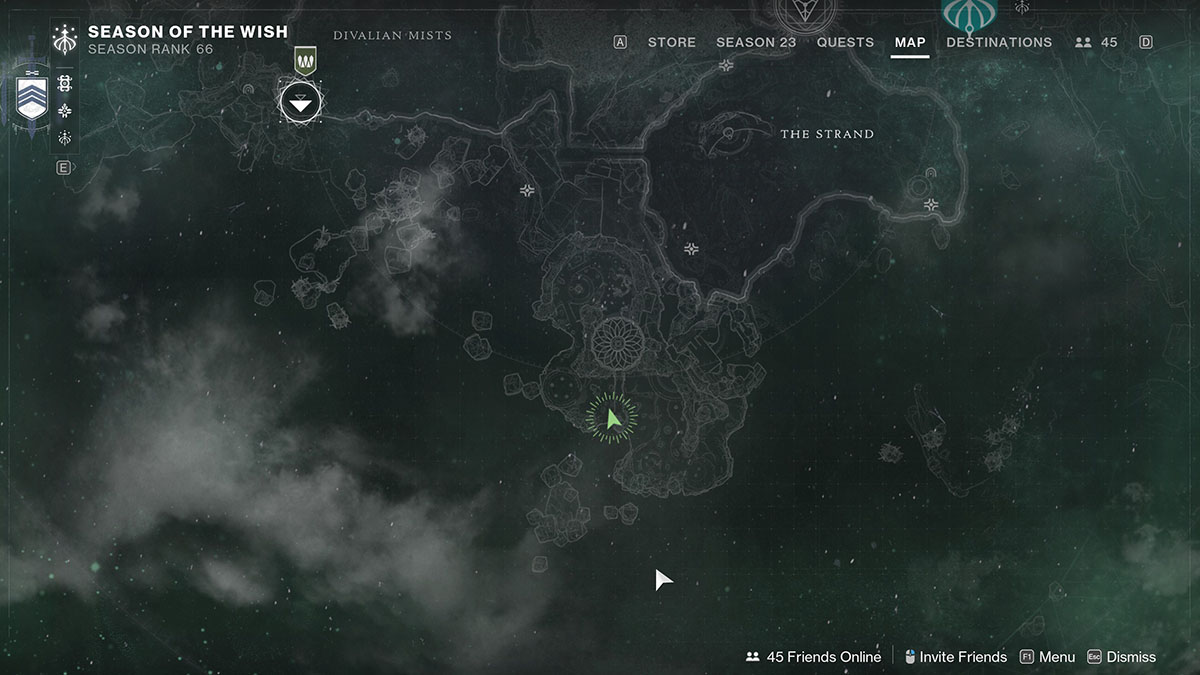
Task: Click the green vendor banner above the landing zone
Action: pos(305,61)
